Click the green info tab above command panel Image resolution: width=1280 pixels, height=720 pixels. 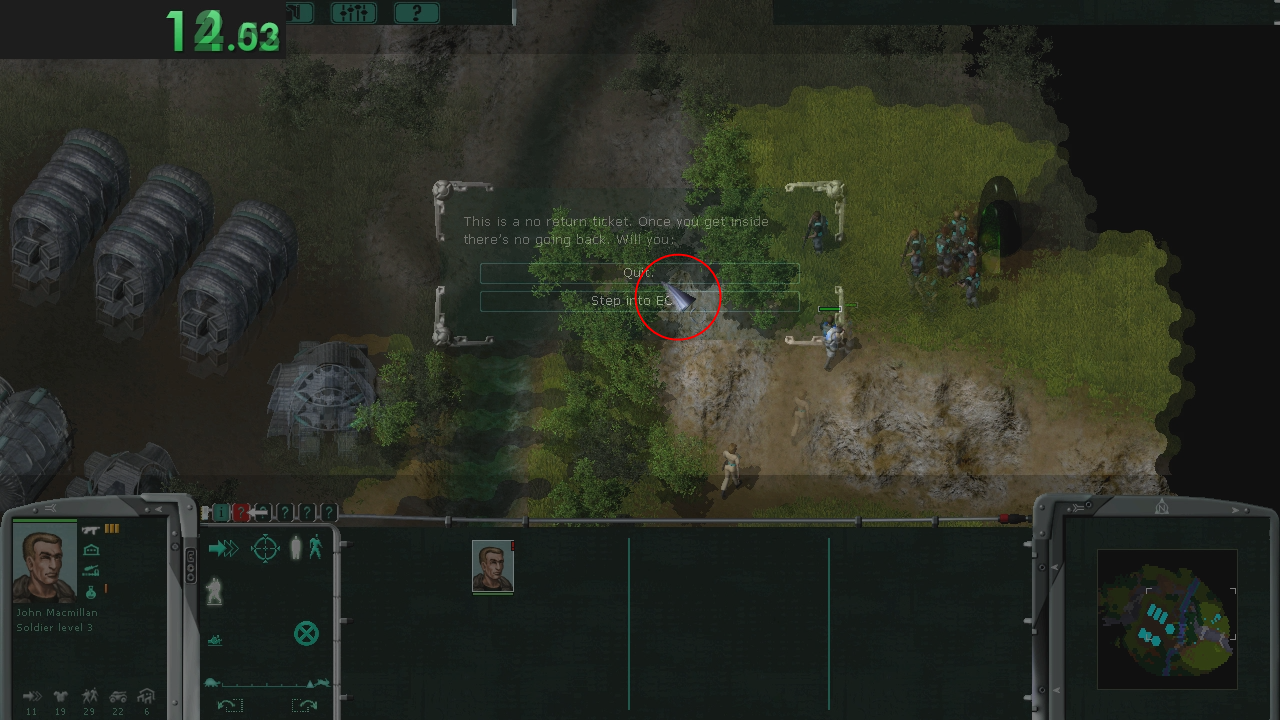221,513
